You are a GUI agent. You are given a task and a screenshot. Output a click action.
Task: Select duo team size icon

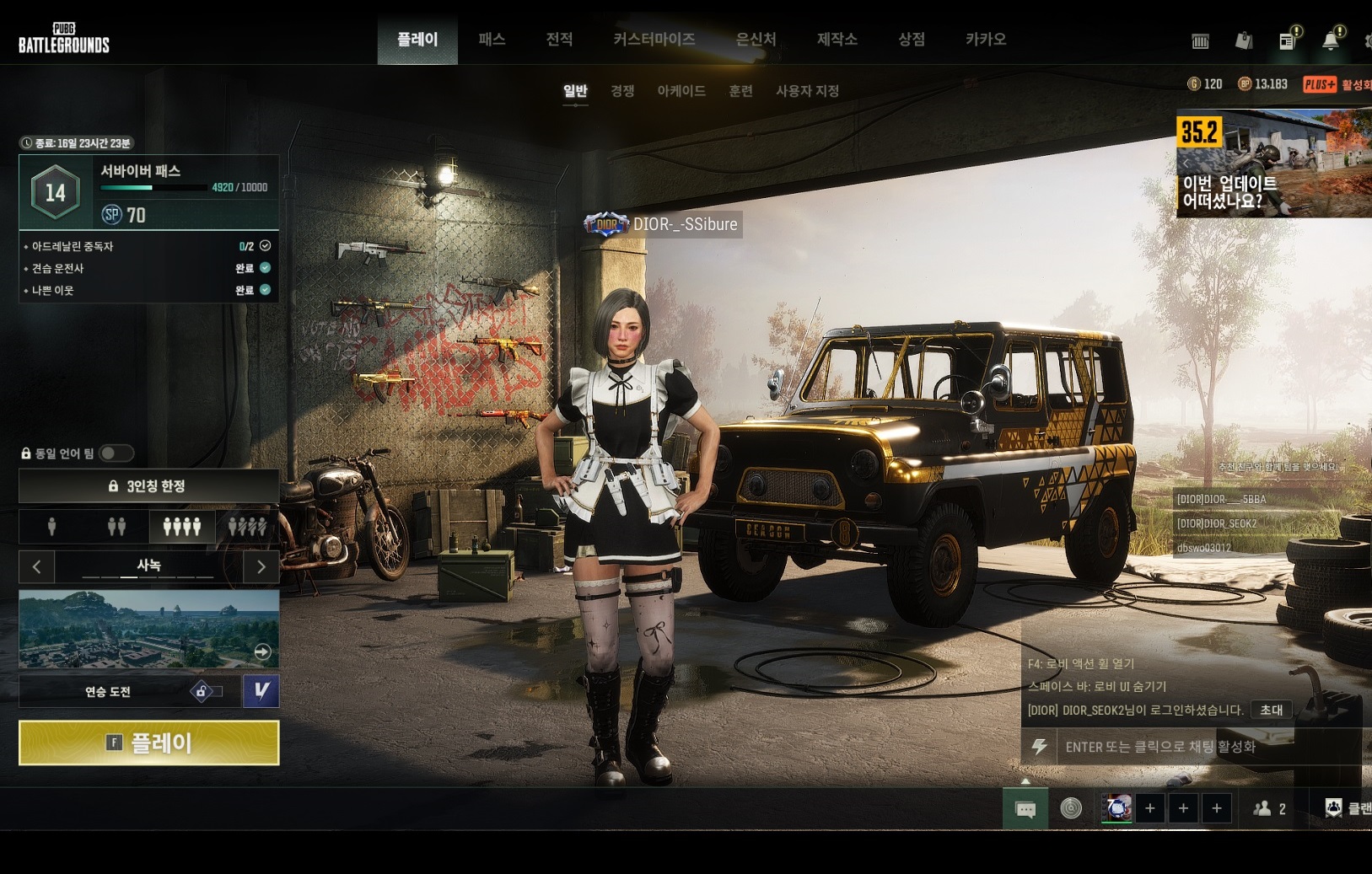[x=116, y=527]
